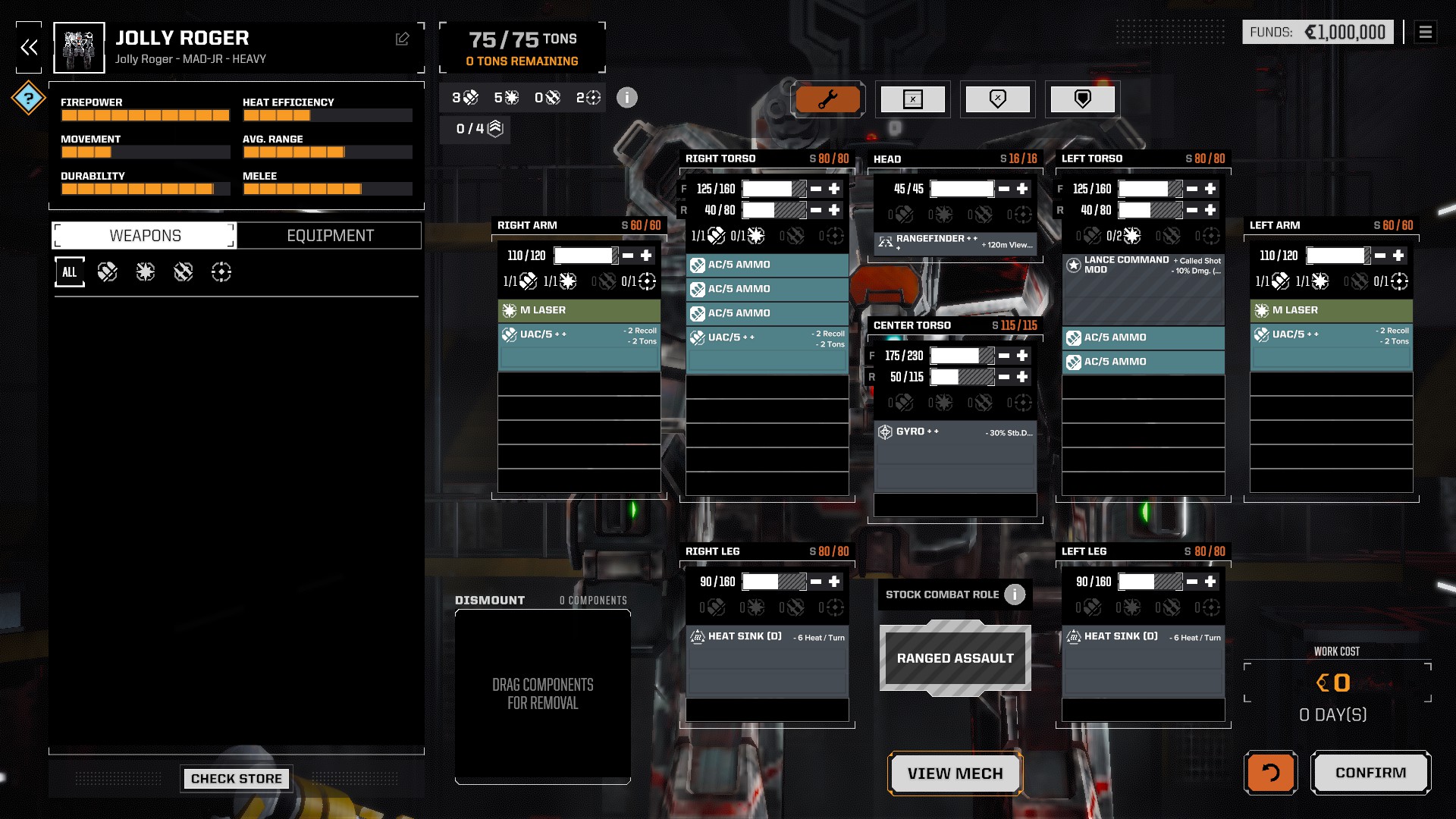Go back using the double-arrow button
Viewport: 1456px width, 819px height.
tap(29, 48)
